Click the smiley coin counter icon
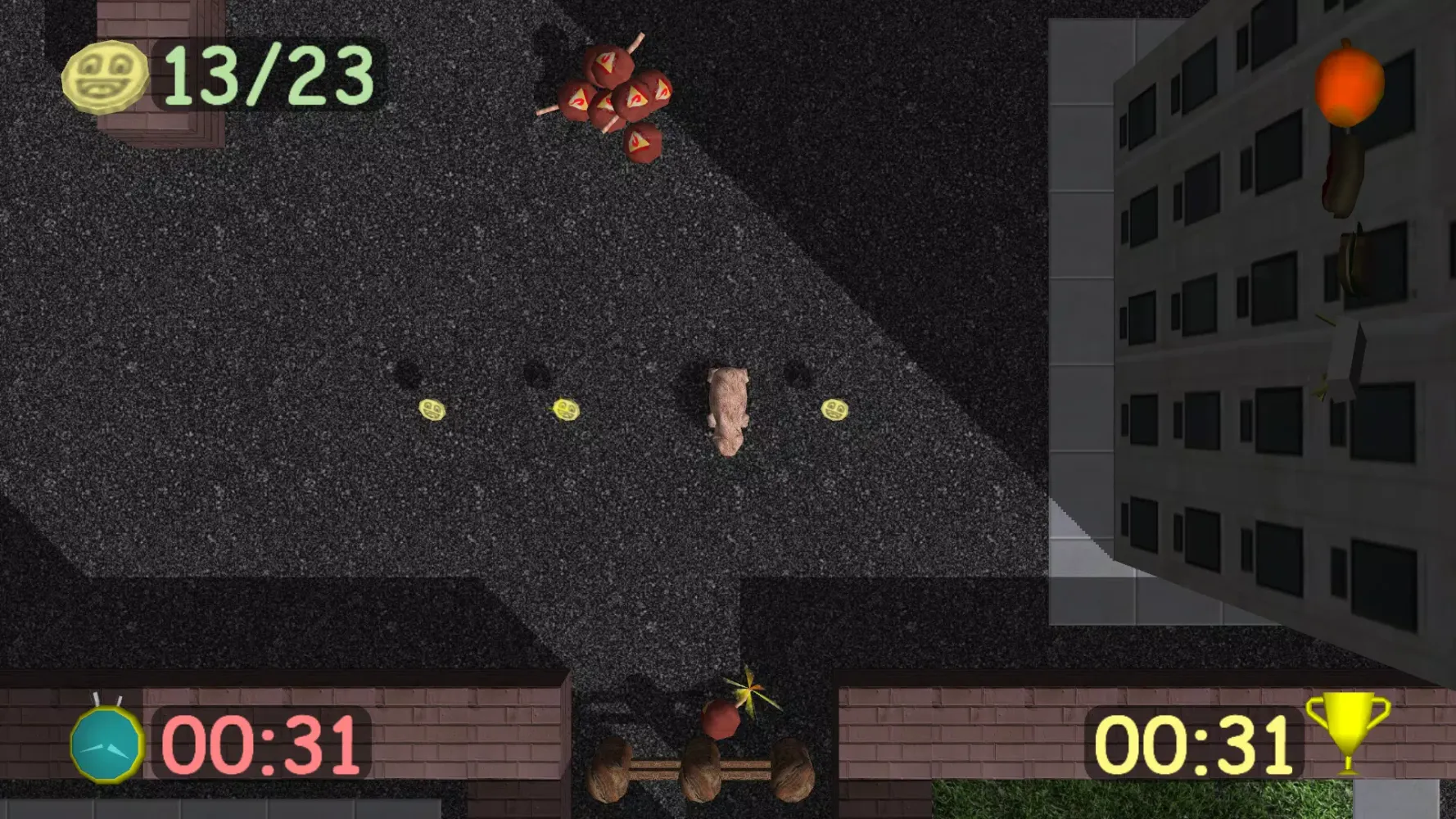 (x=107, y=75)
